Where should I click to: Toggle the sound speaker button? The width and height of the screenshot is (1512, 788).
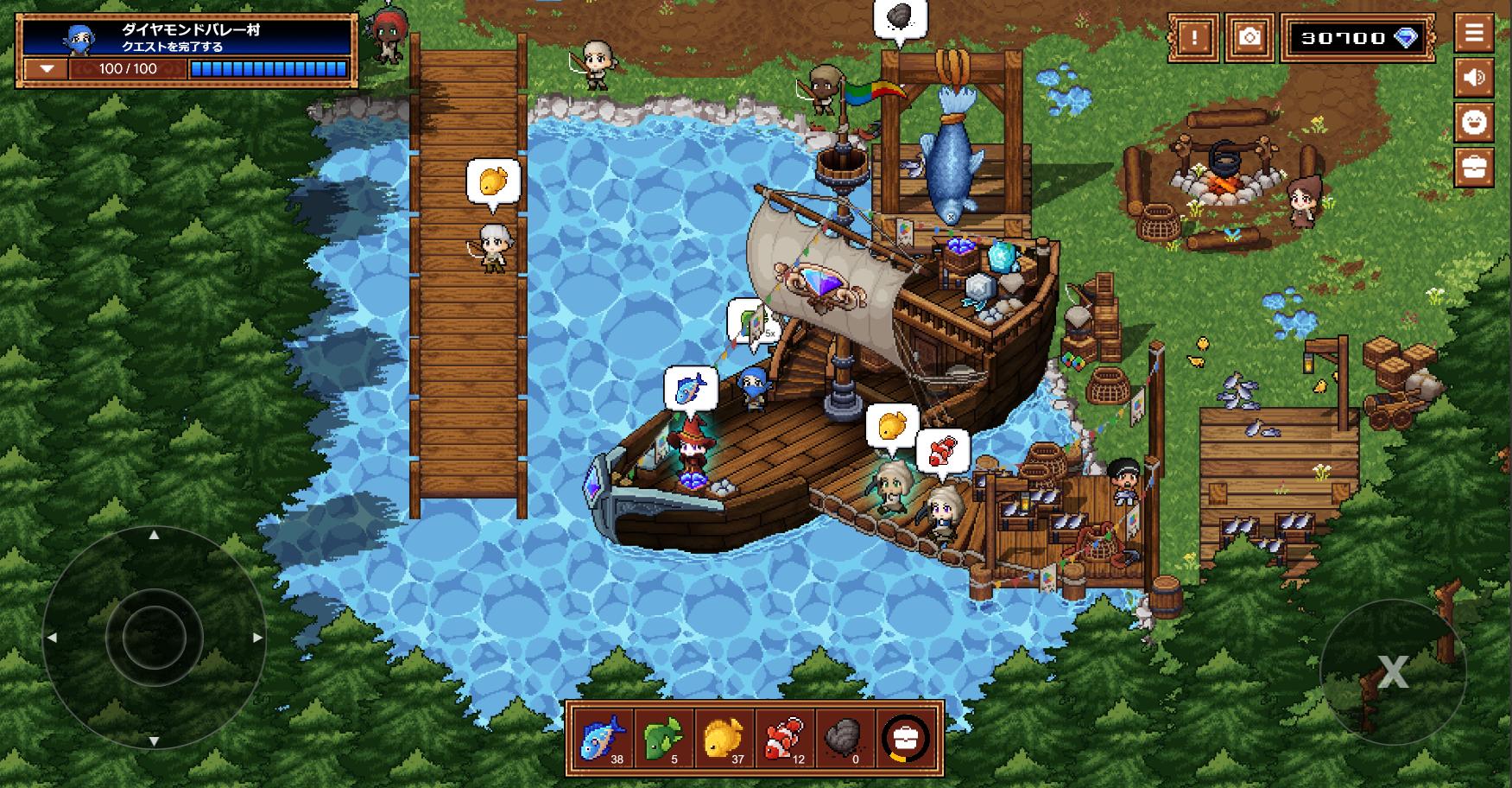[1474, 79]
